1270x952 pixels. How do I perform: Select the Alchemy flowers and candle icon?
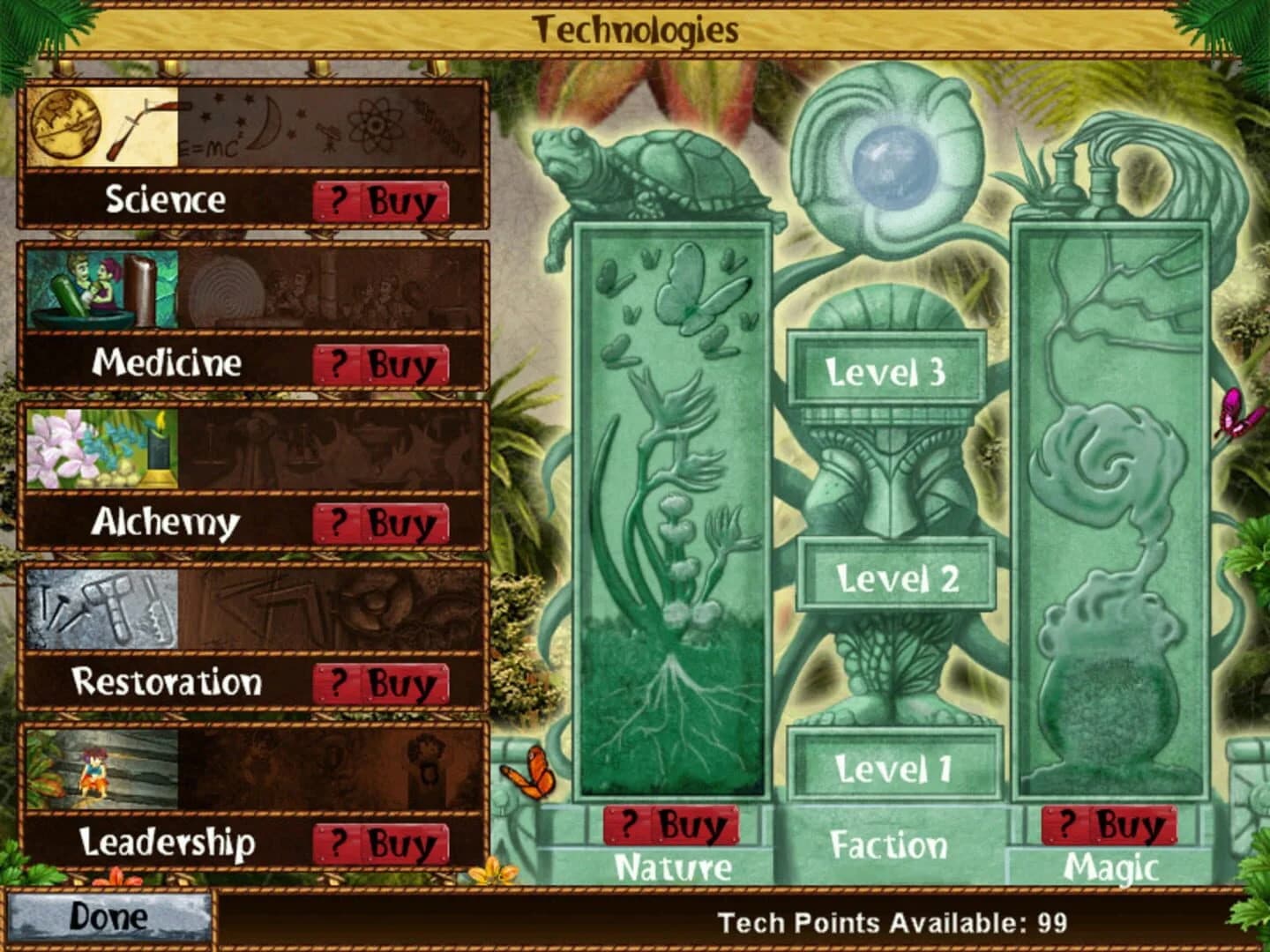(x=101, y=452)
